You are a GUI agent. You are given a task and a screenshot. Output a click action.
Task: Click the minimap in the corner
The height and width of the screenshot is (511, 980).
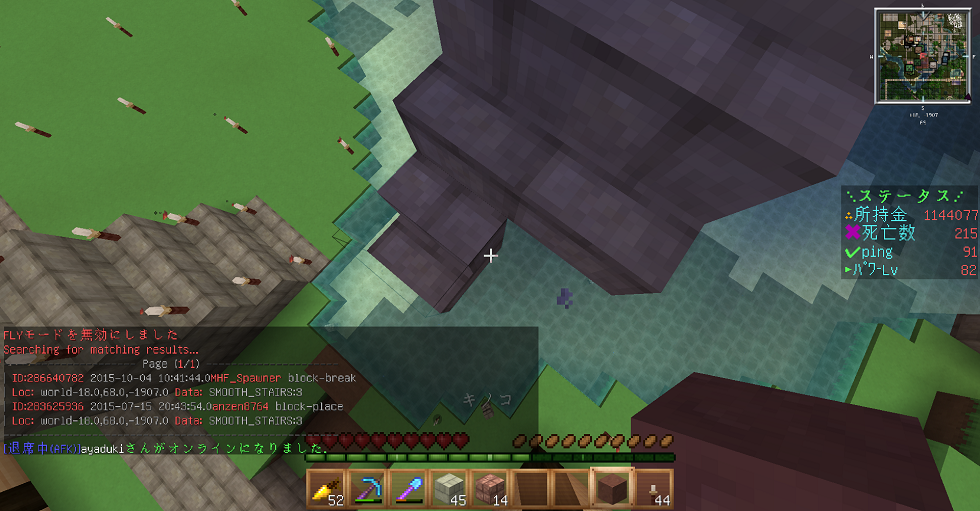pos(923,56)
